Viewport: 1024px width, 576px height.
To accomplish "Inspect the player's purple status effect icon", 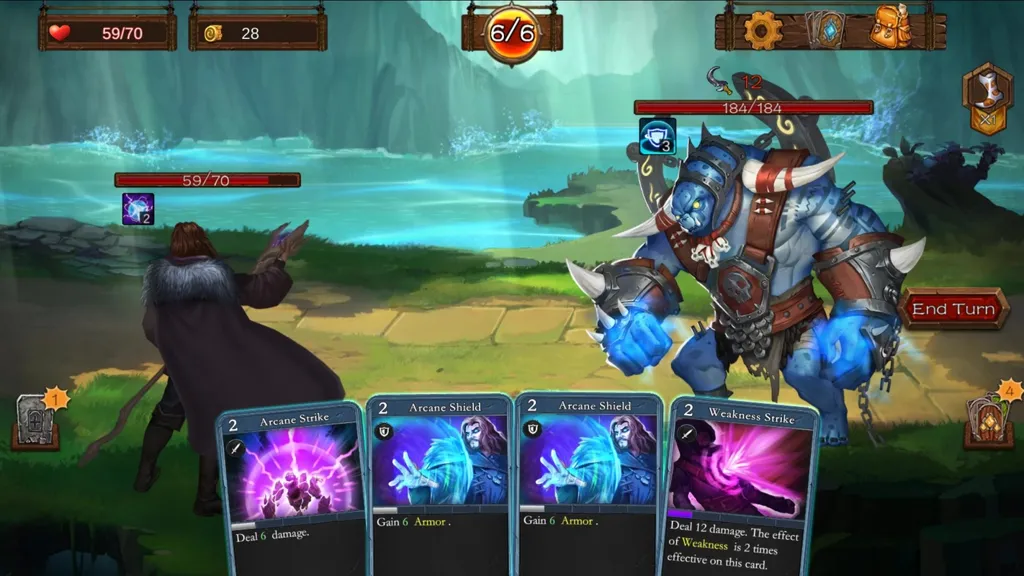I will click(138, 208).
